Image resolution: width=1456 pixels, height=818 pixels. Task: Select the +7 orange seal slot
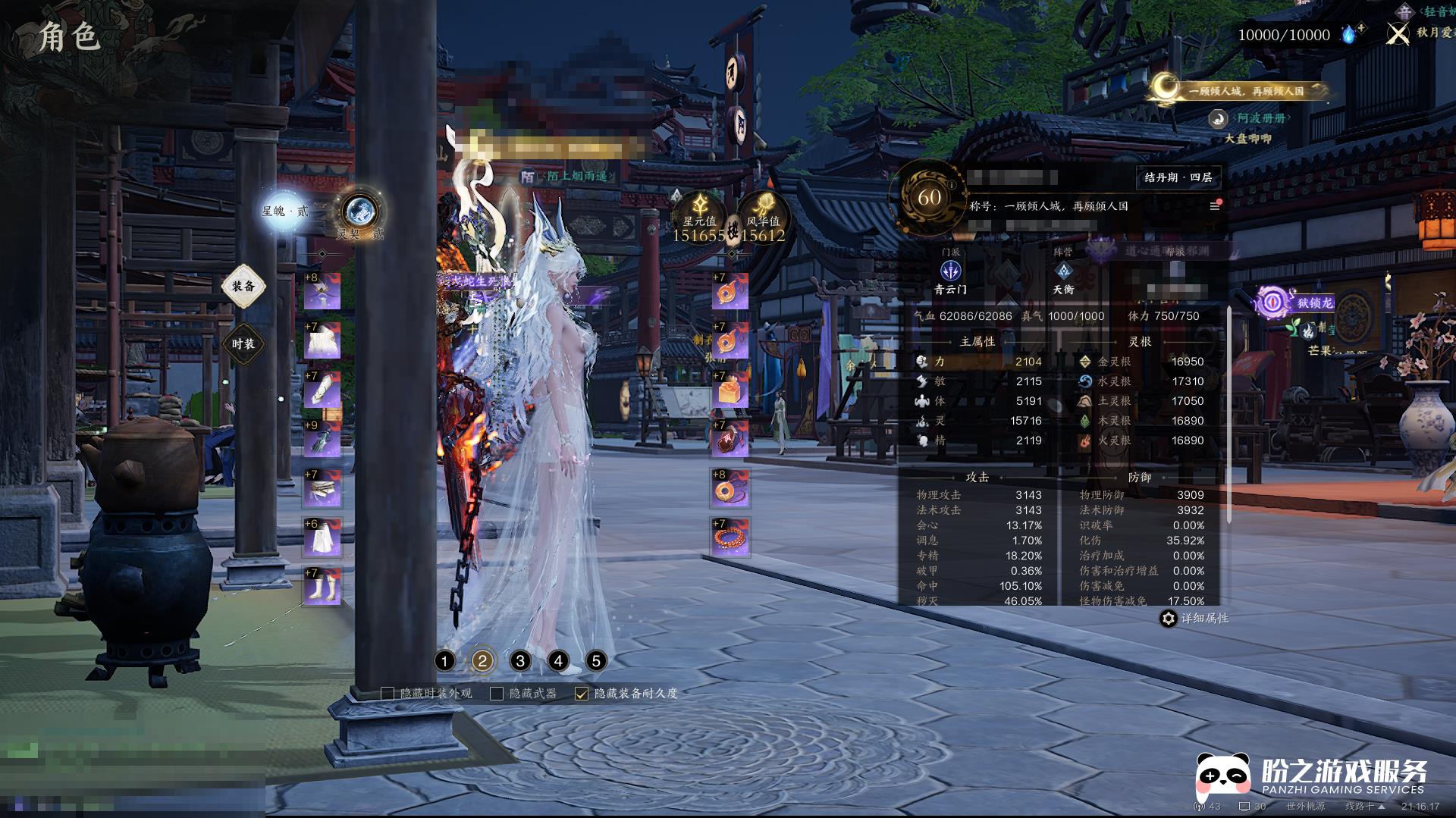730,390
